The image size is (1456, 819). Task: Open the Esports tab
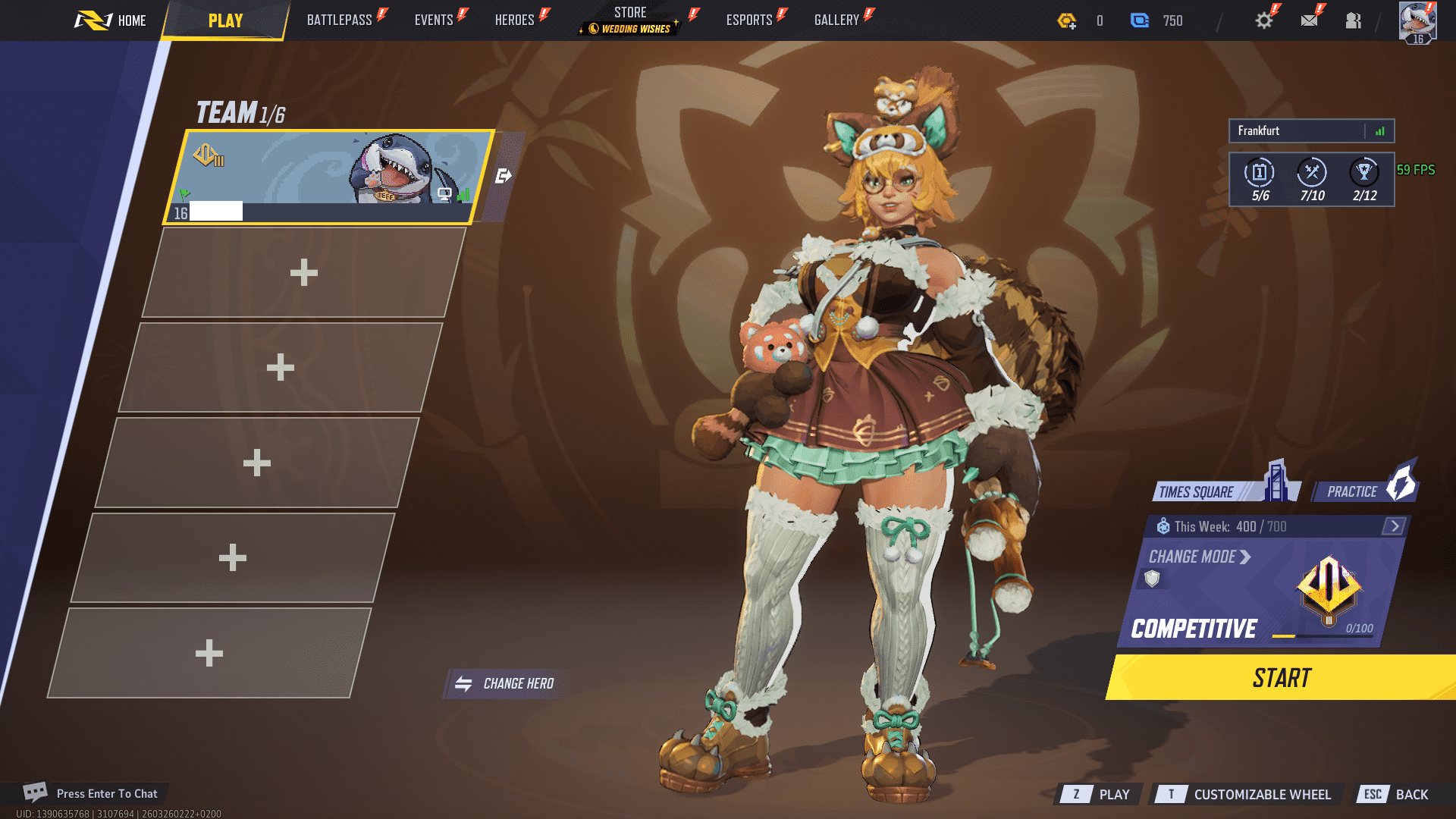(x=749, y=20)
